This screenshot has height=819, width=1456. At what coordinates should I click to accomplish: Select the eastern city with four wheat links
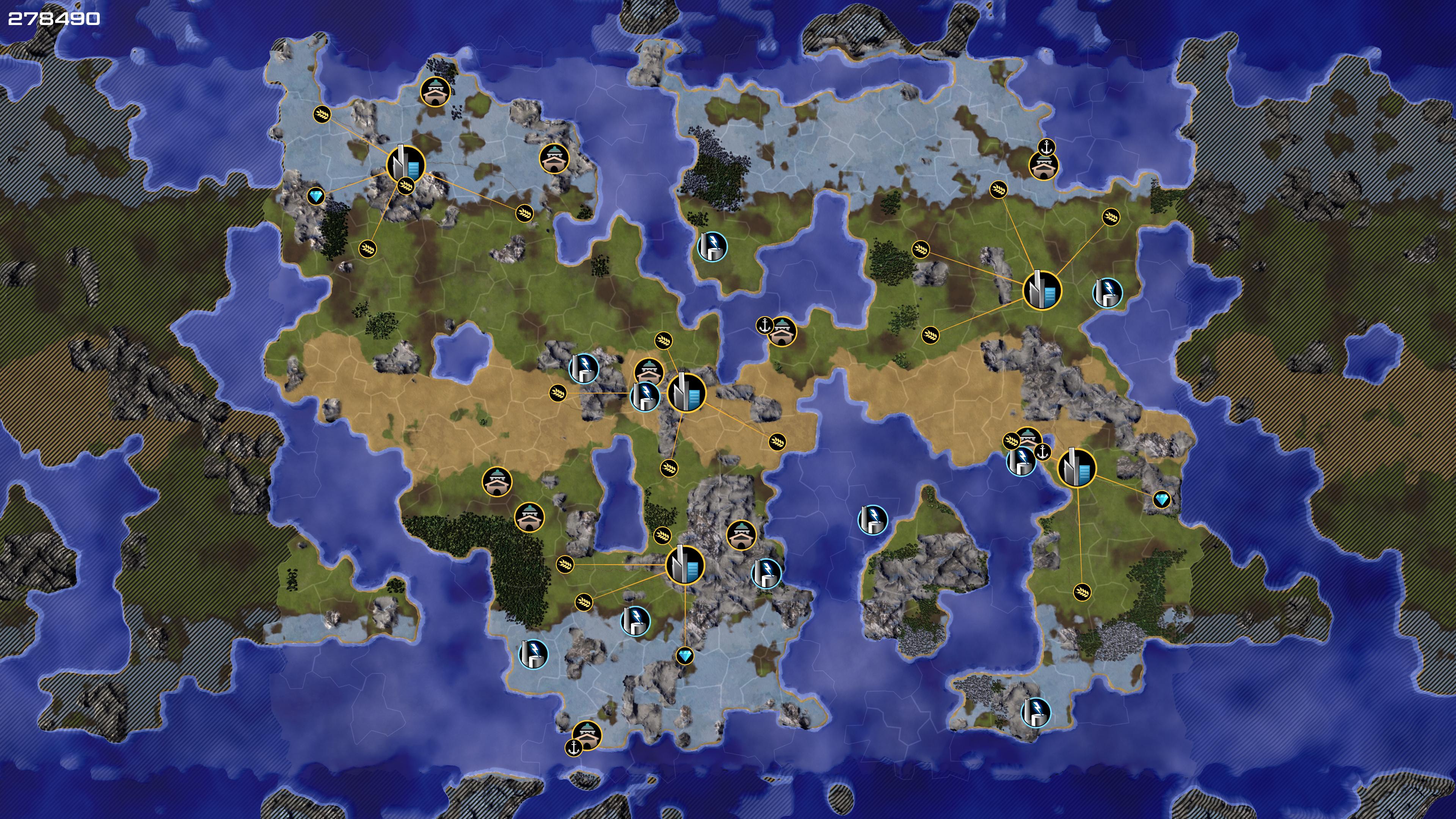(x=1042, y=290)
